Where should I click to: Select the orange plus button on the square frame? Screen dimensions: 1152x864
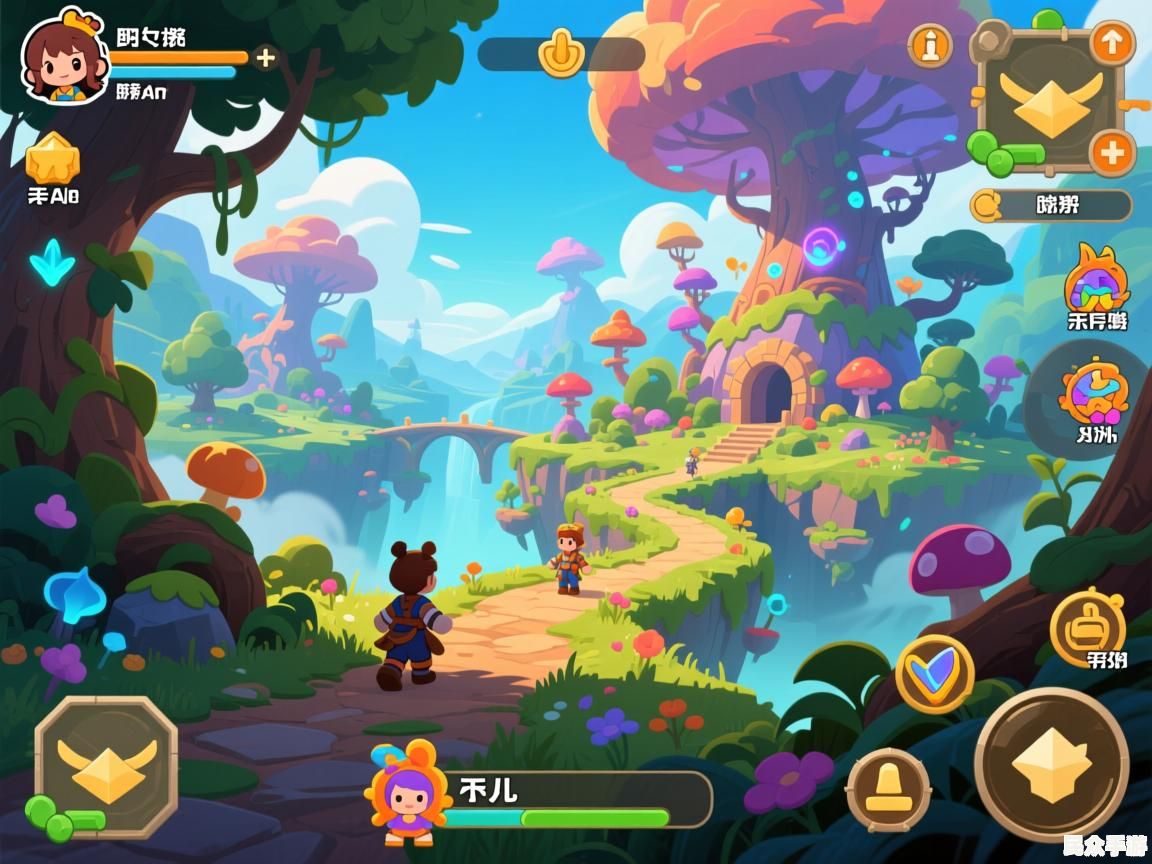pyautogui.click(x=1111, y=154)
